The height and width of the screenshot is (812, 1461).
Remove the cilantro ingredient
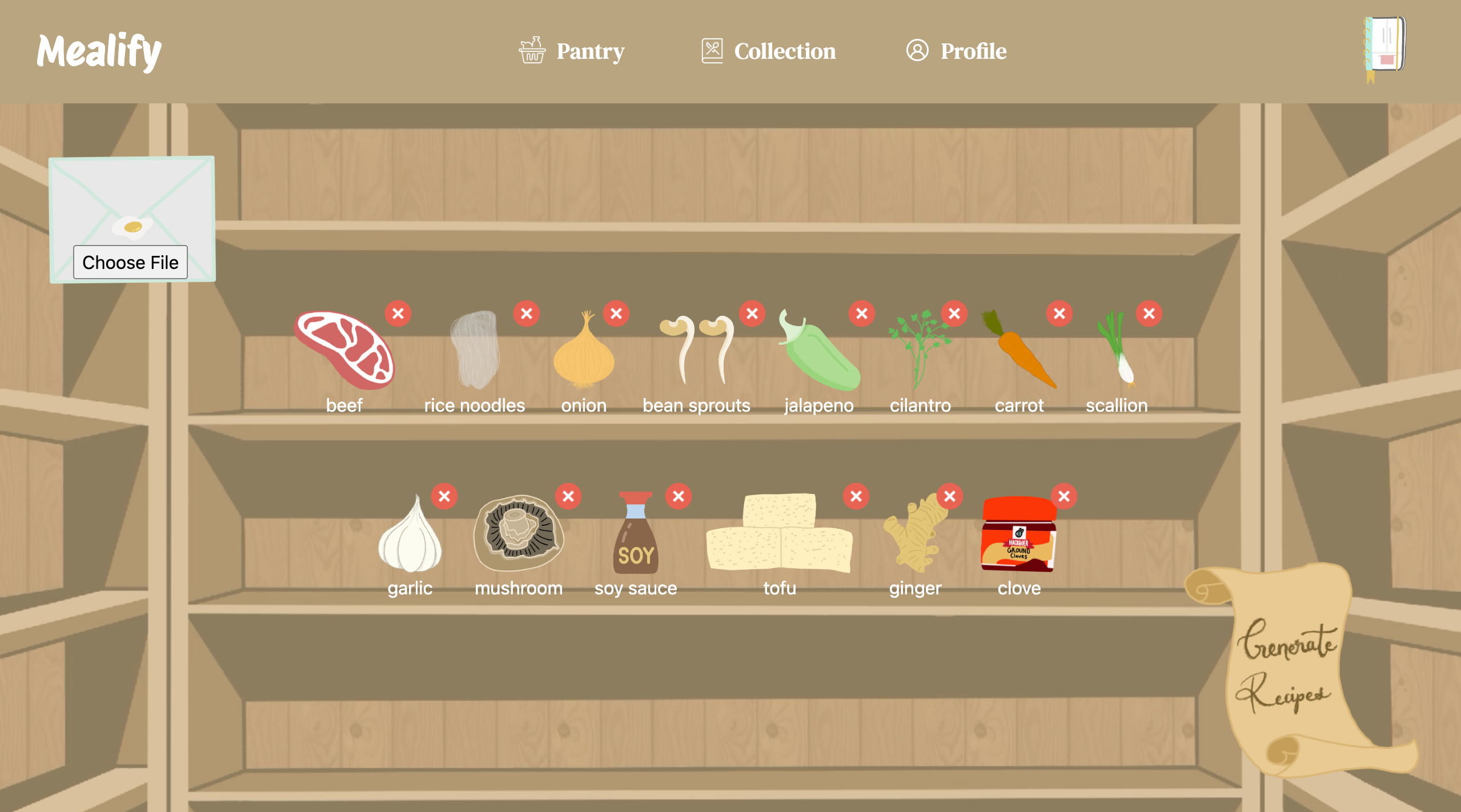(x=954, y=313)
